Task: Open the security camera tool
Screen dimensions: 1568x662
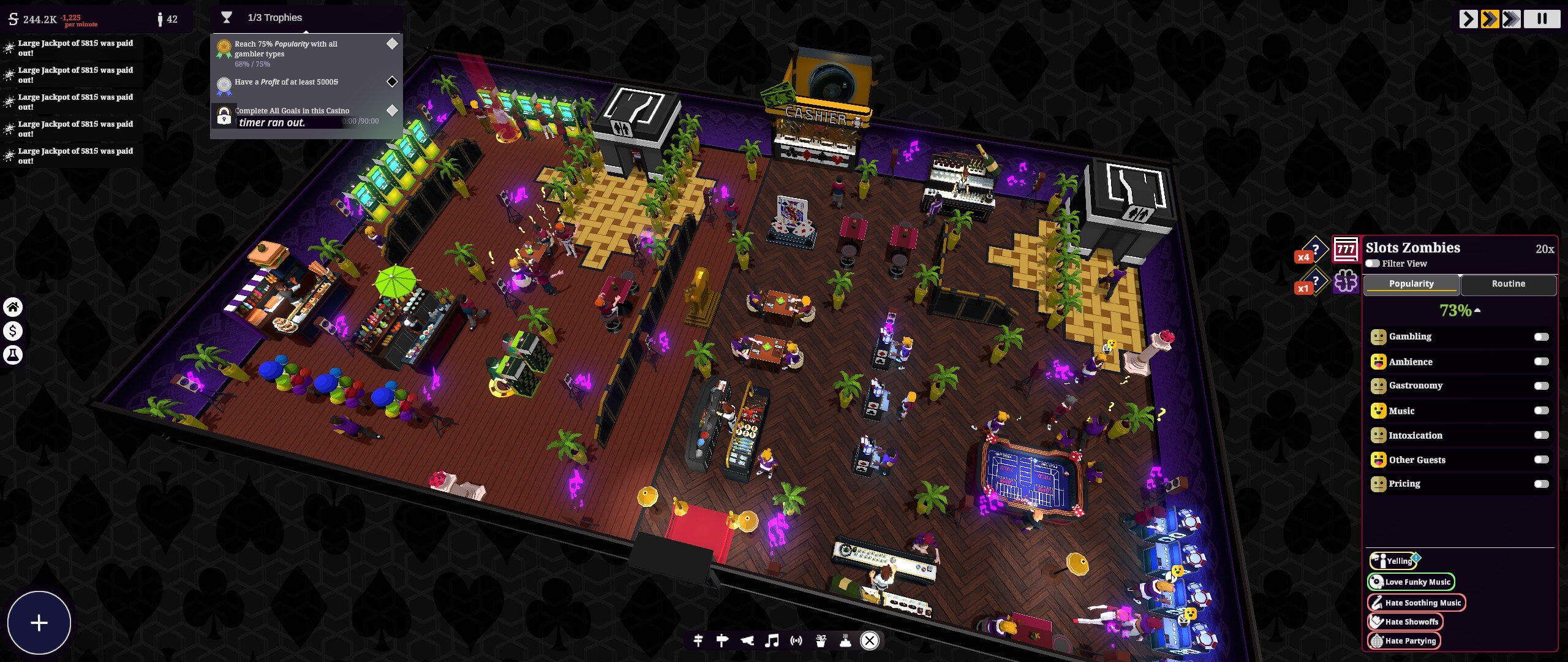Action: coord(748,641)
